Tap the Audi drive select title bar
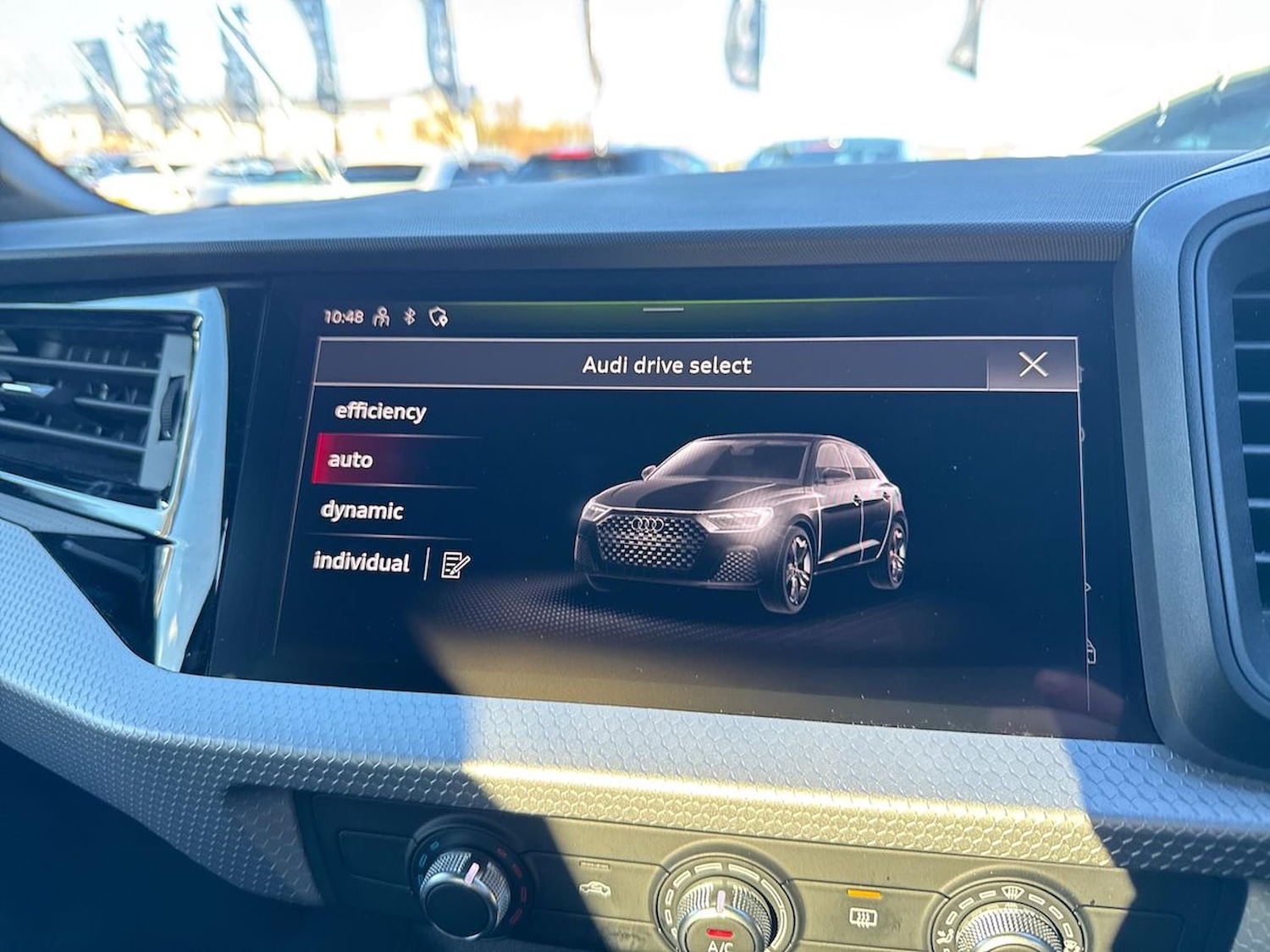 [x=668, y=365]
